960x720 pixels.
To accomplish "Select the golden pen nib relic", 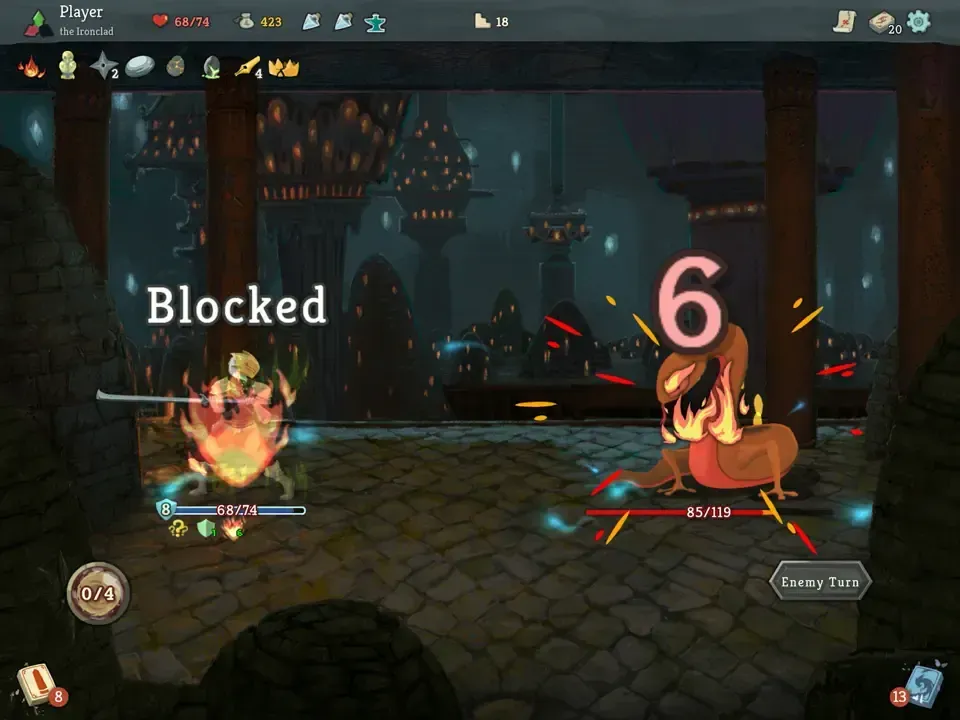I will tap(247, 67).
